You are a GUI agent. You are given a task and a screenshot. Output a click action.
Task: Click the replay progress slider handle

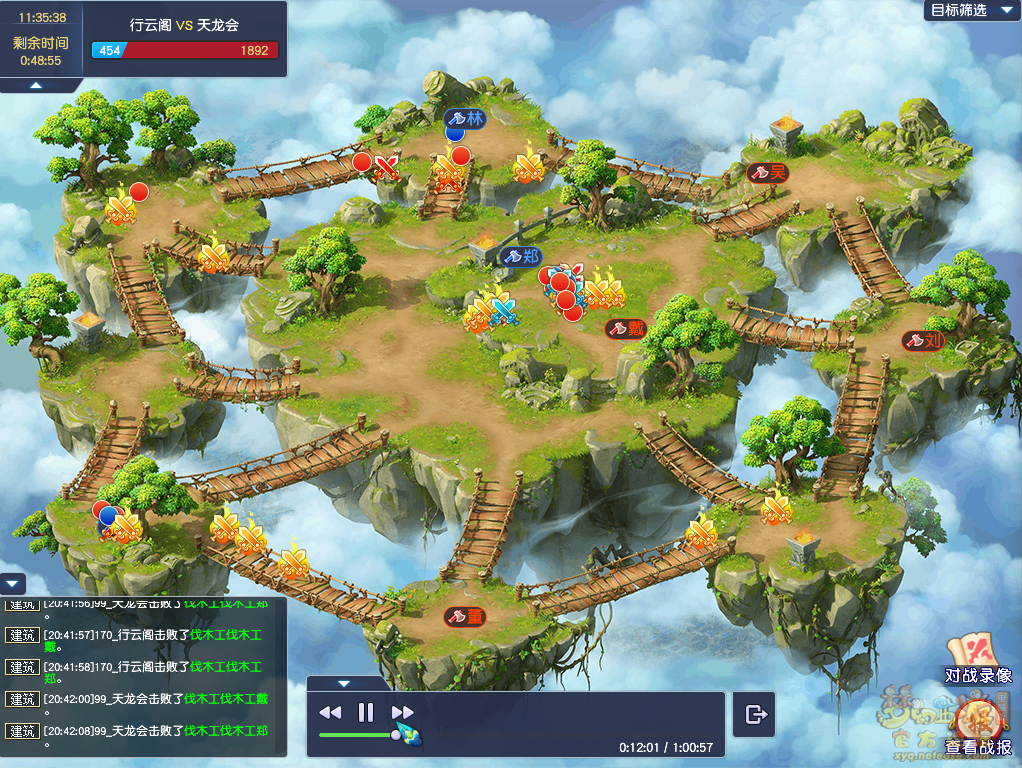pyautogui.click(x=396, y=735)
